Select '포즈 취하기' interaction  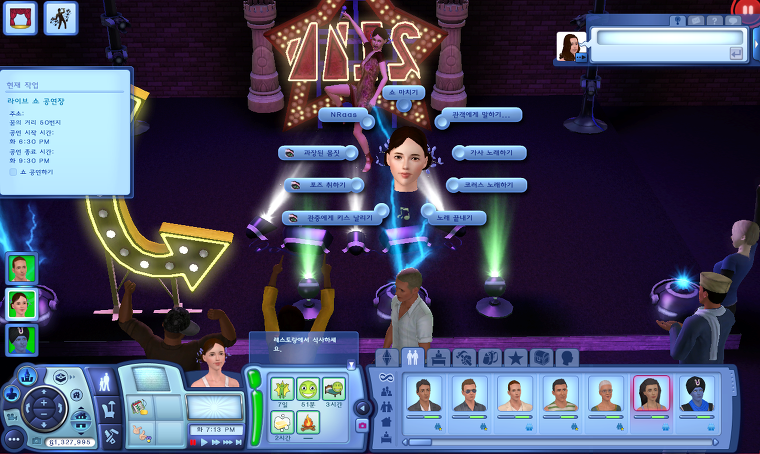tap(322, 185)
